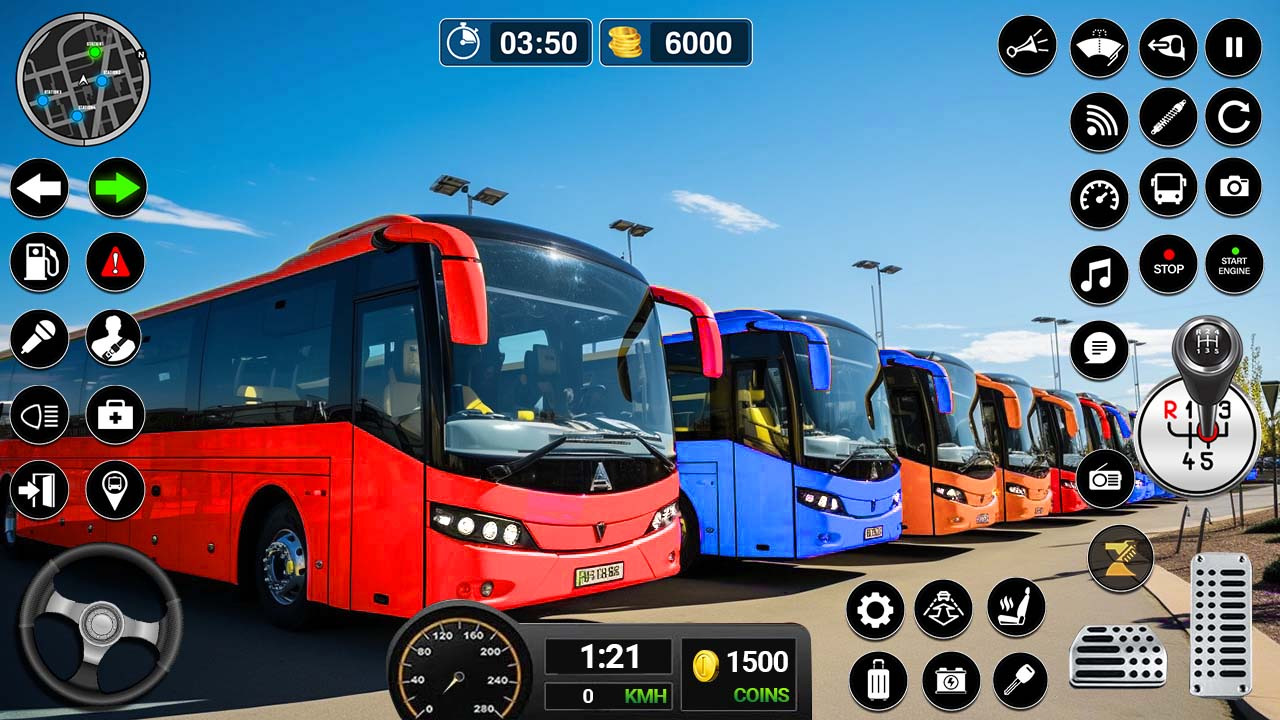Use the microphone announcement icon
This screenshot has width=1280, height=720.
click(x=40, y=339)
